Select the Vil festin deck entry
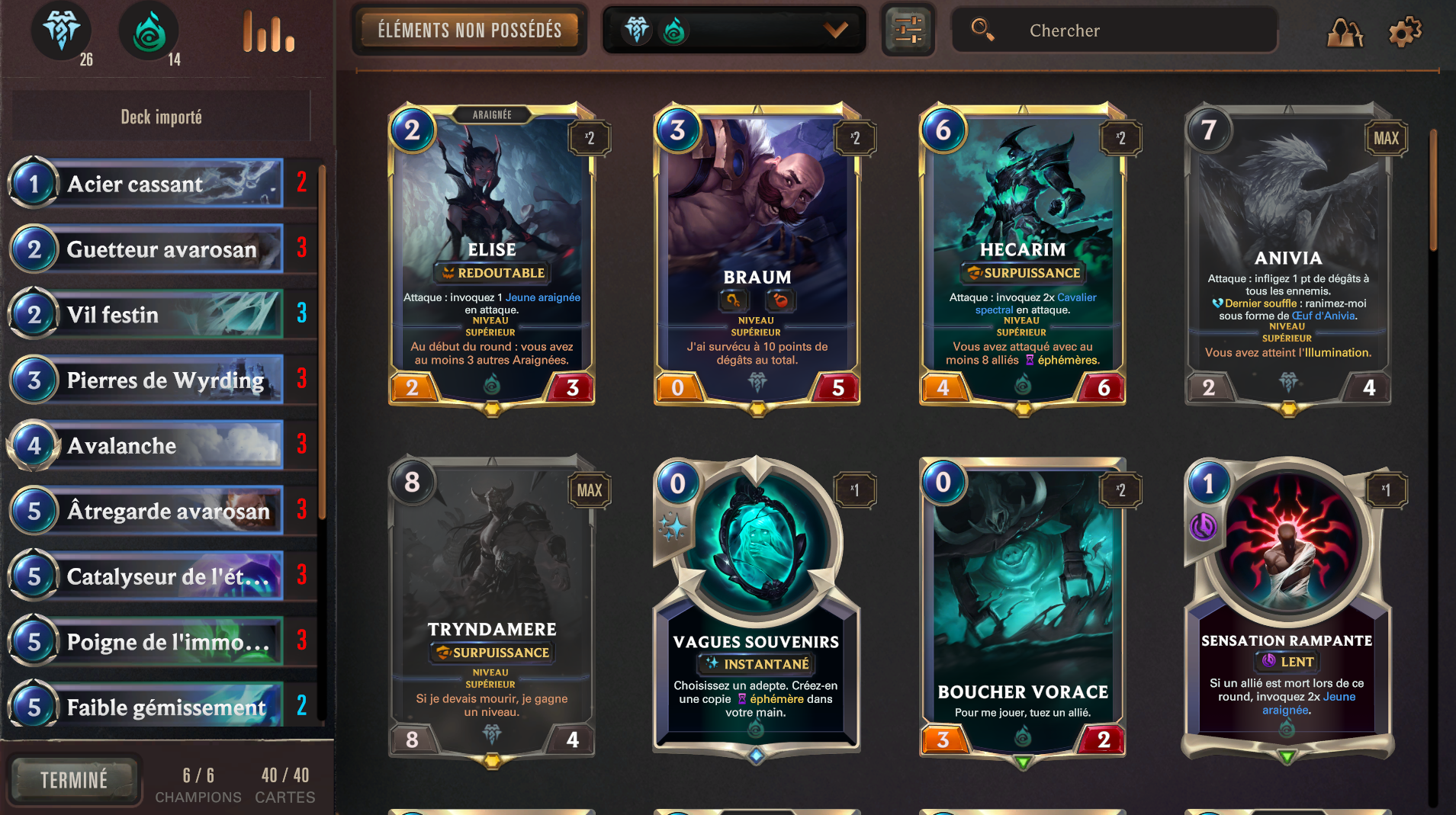This screenshot has width=1456, height=815. click(153, 313)
